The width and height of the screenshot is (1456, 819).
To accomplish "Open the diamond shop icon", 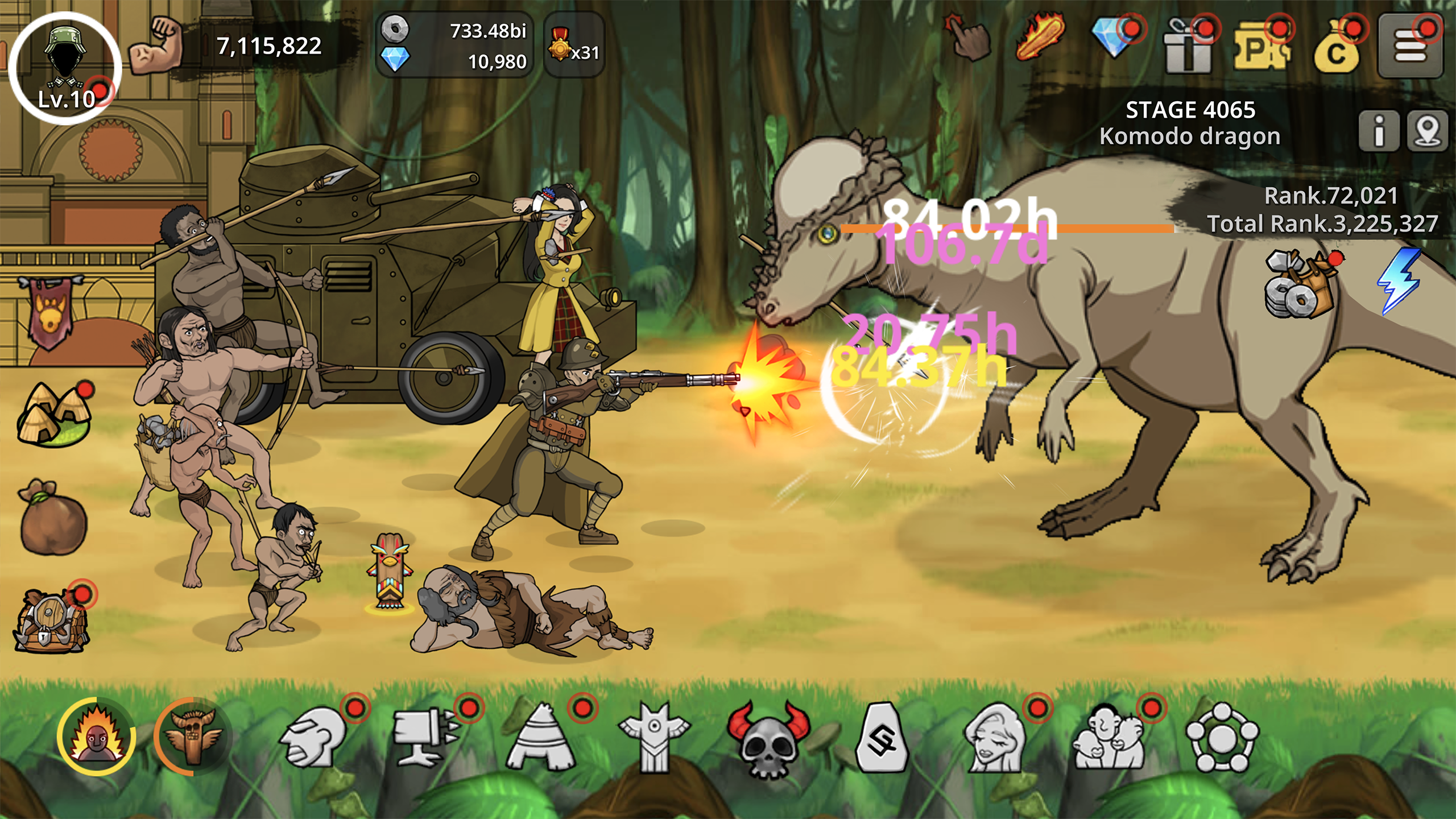I will click(x=1115, y=40).
